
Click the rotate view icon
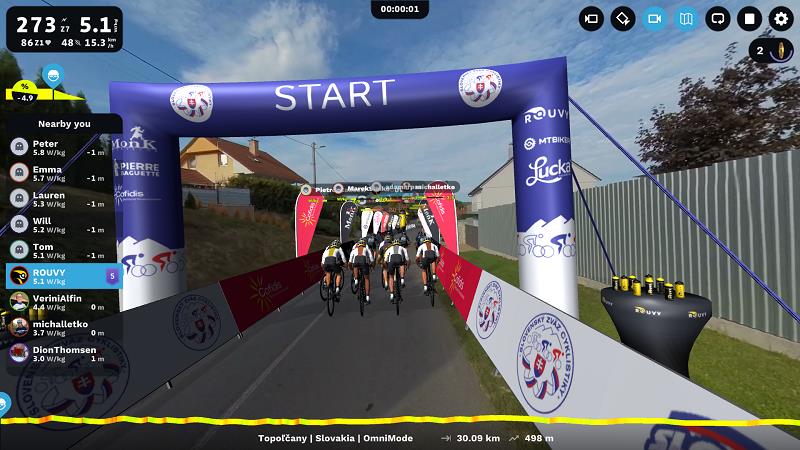623,18
